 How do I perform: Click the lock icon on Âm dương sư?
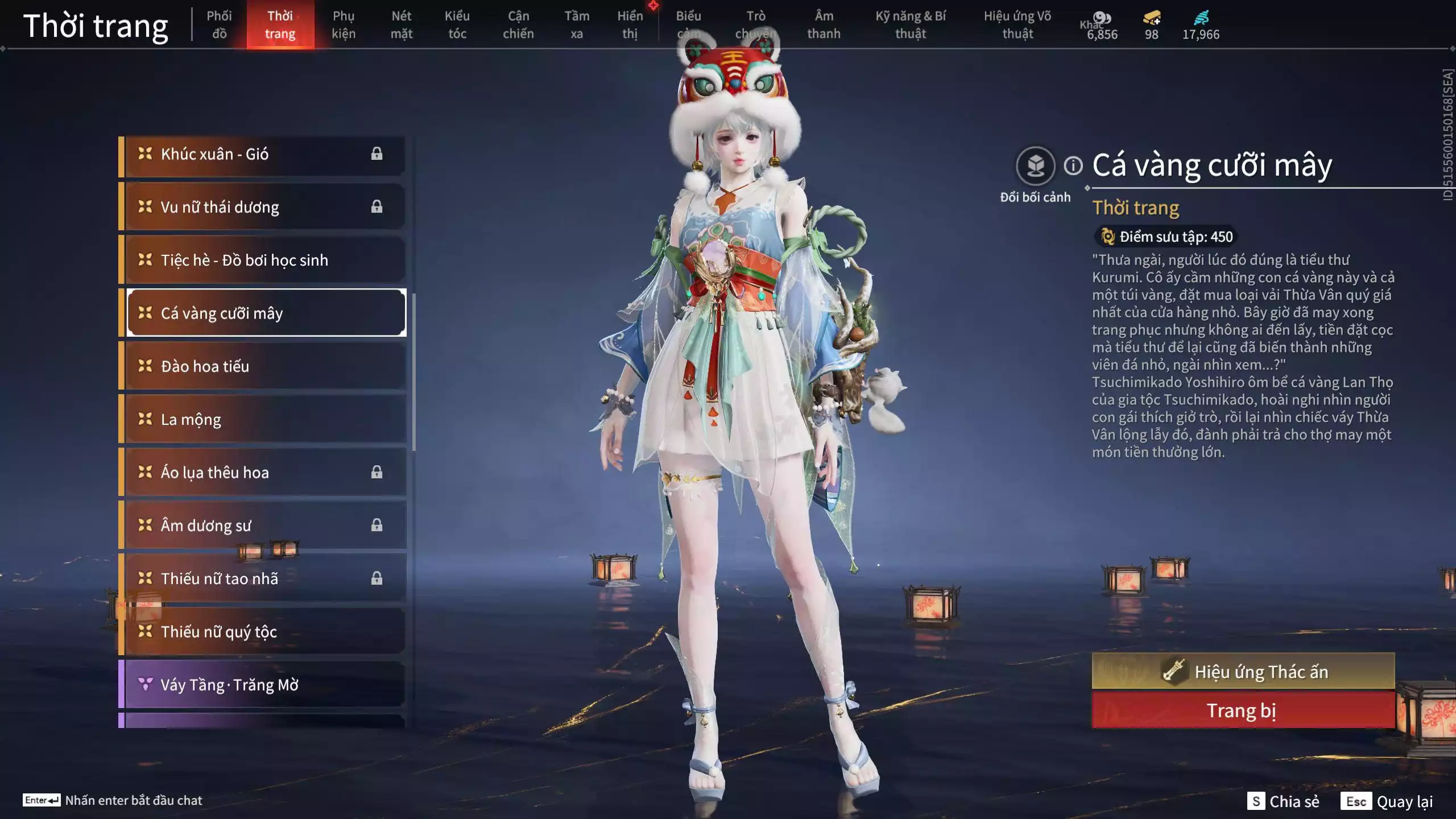pos(377,524)
